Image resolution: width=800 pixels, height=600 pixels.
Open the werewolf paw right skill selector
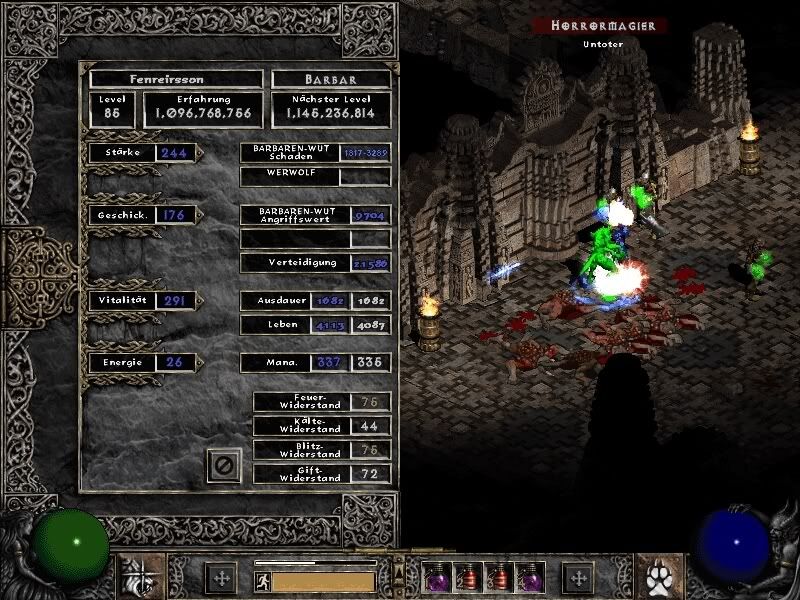point(660,577)
